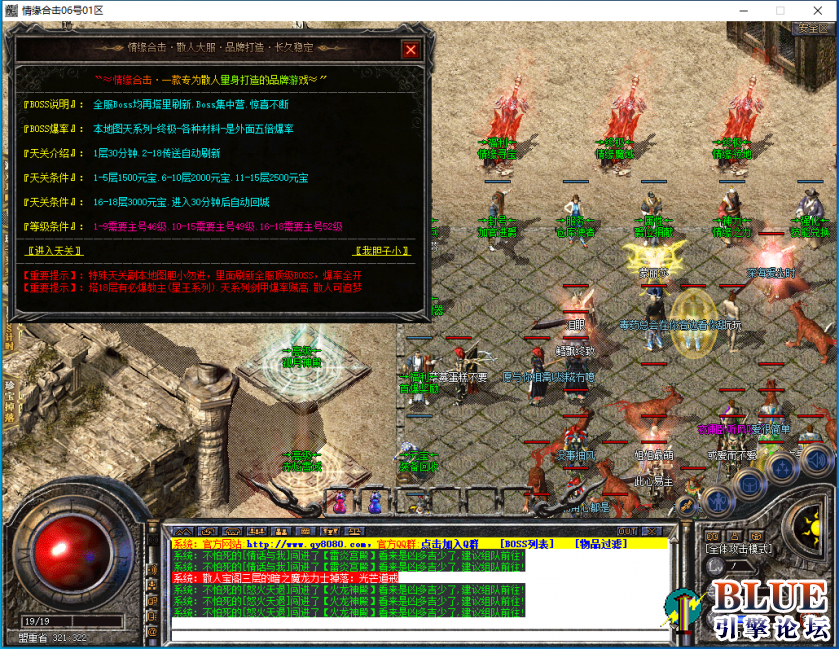Viewport: 839px width, 649px height.
Task: Open the BOSS列表 link in chat
Action: (x=526, y=543)
